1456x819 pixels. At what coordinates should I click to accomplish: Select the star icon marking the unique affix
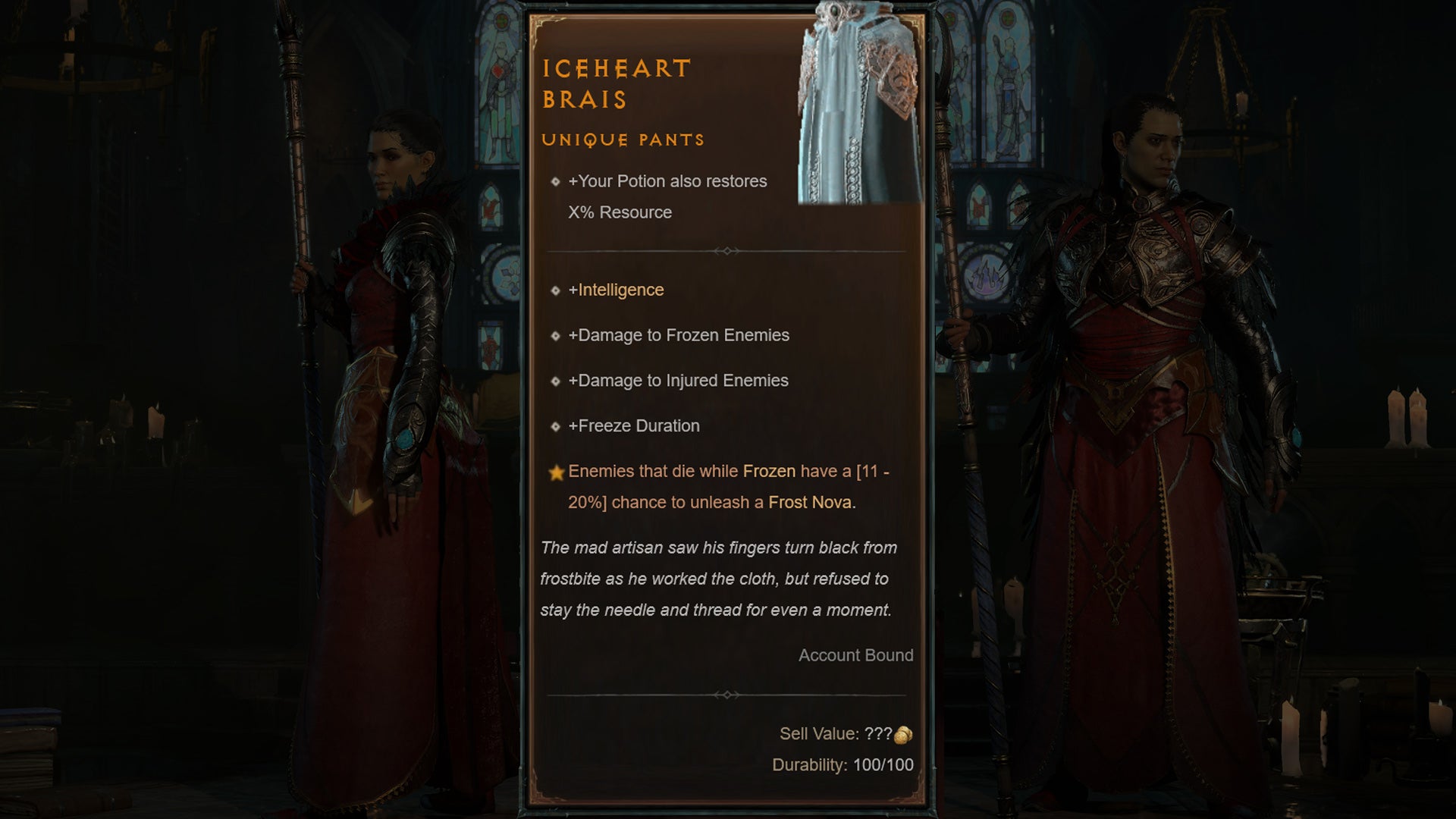coord(557,471)
